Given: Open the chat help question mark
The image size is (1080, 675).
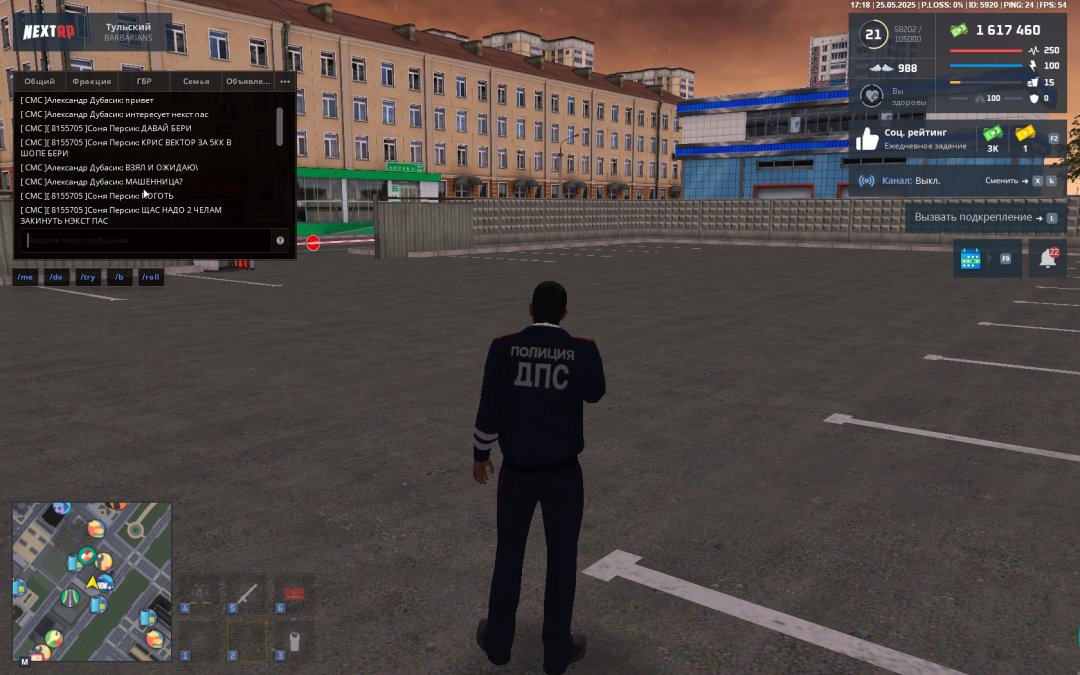Looking at the screenshot, I should coord(280,241).
